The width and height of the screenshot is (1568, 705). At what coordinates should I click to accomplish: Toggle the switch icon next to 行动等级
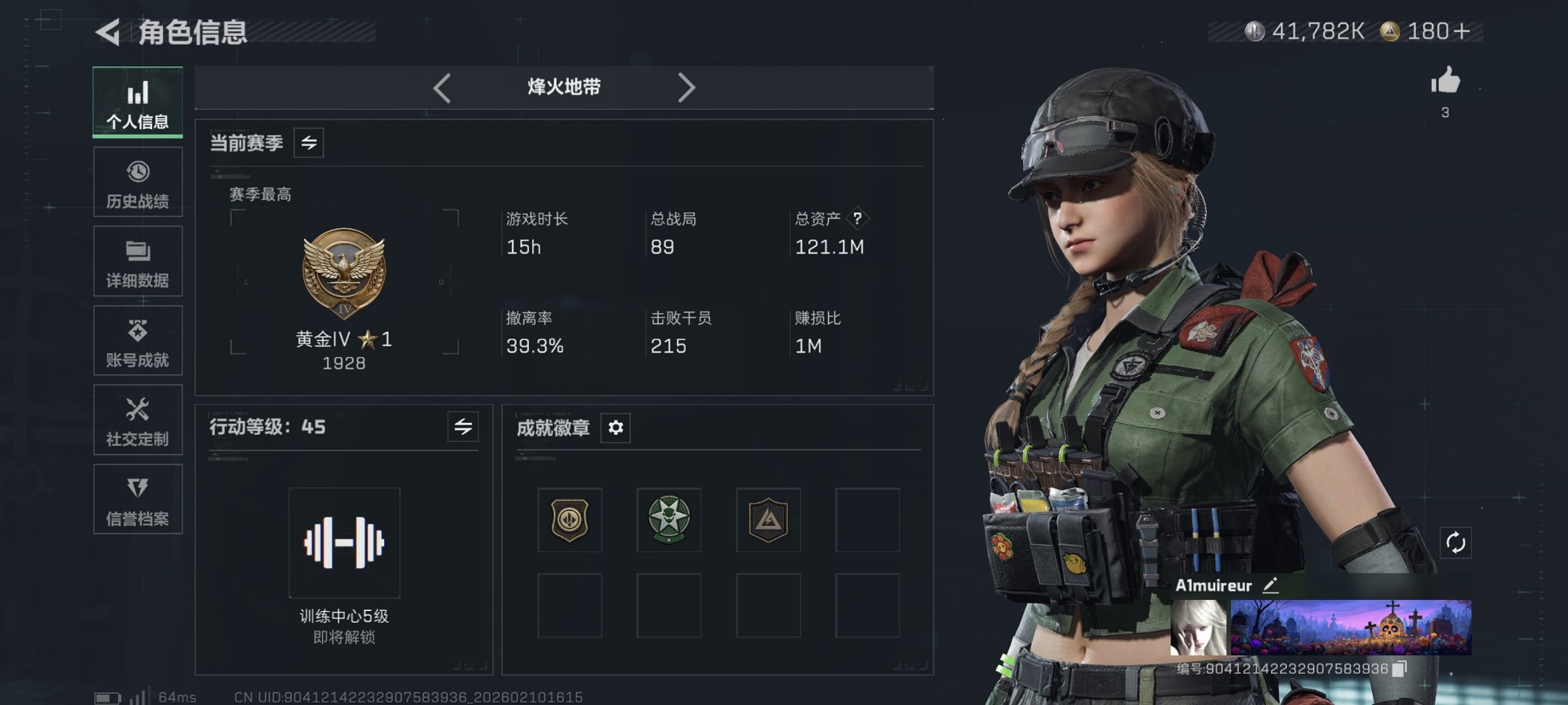pos(462,427)
